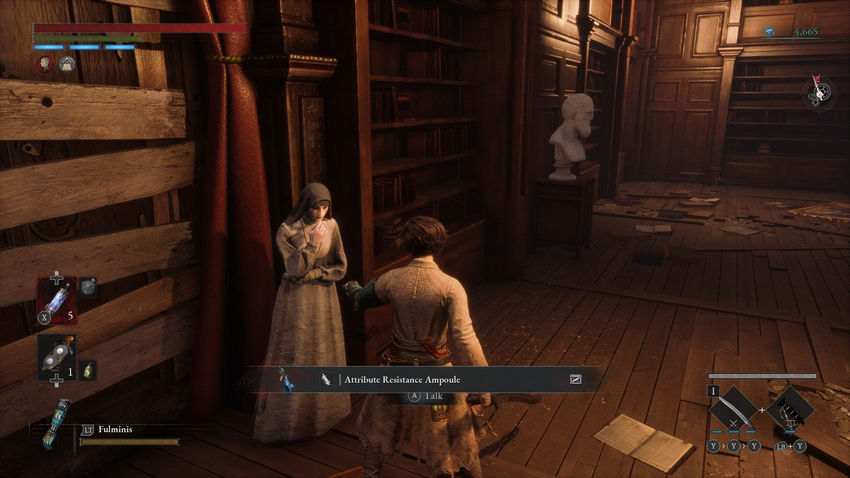Select the handle fable art slot
The image size is (850, 478).
(x=793, y=410)
